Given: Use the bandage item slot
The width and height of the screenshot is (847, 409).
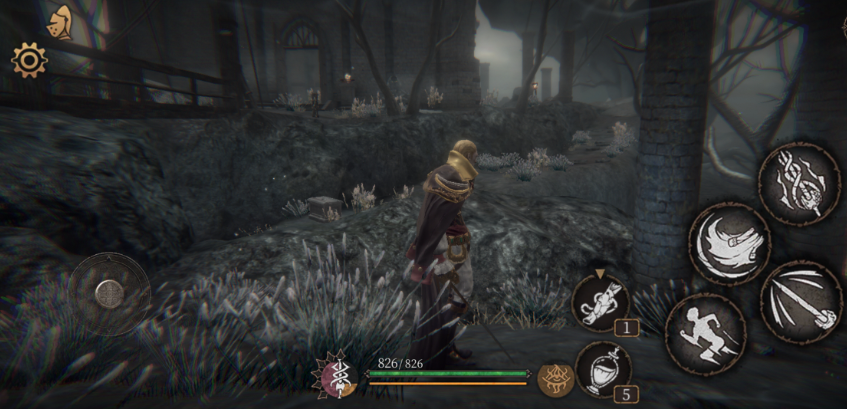Looking at the screenshot, I should [600, 301].
